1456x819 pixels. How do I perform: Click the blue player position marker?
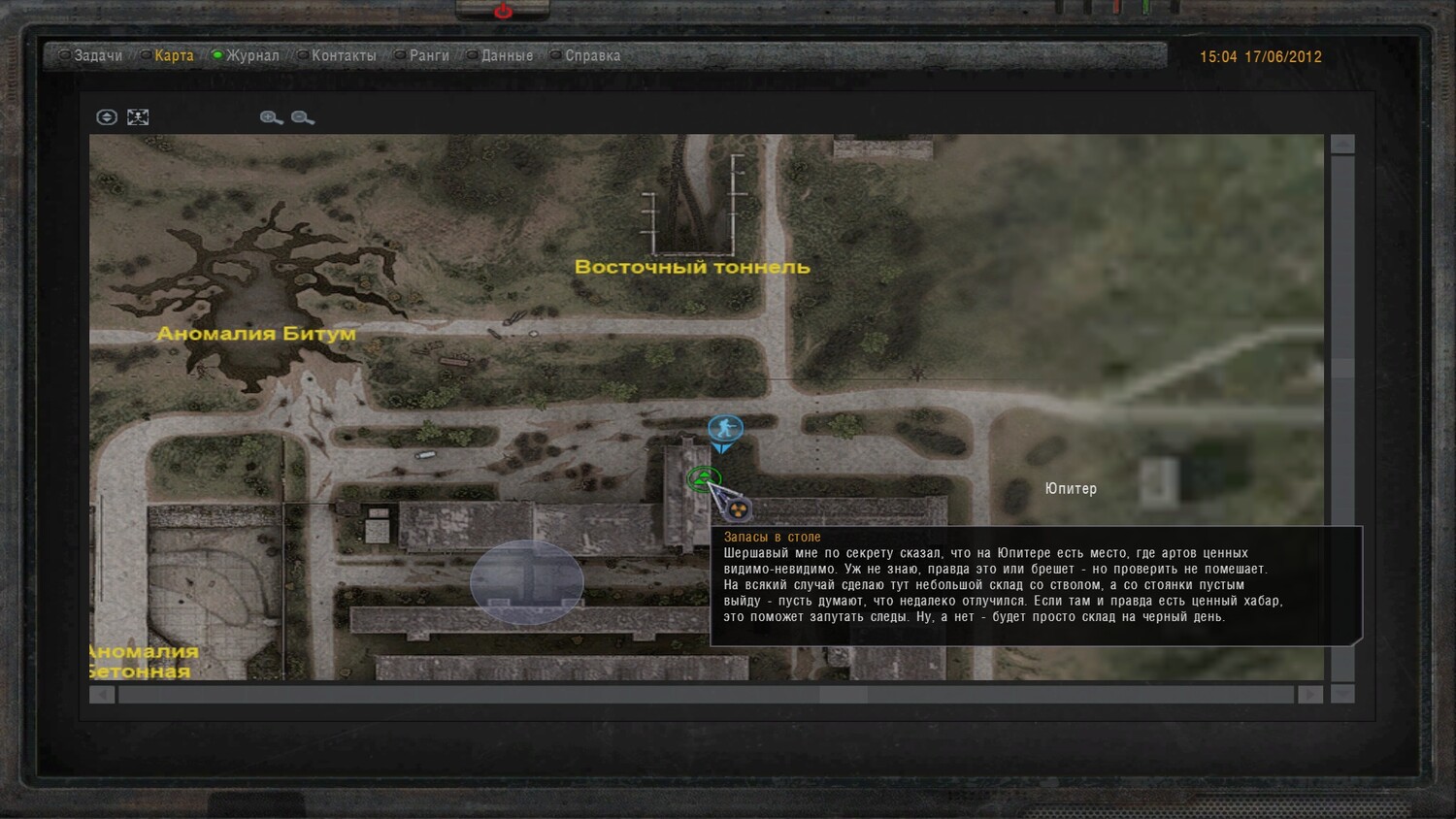(724, 429)
